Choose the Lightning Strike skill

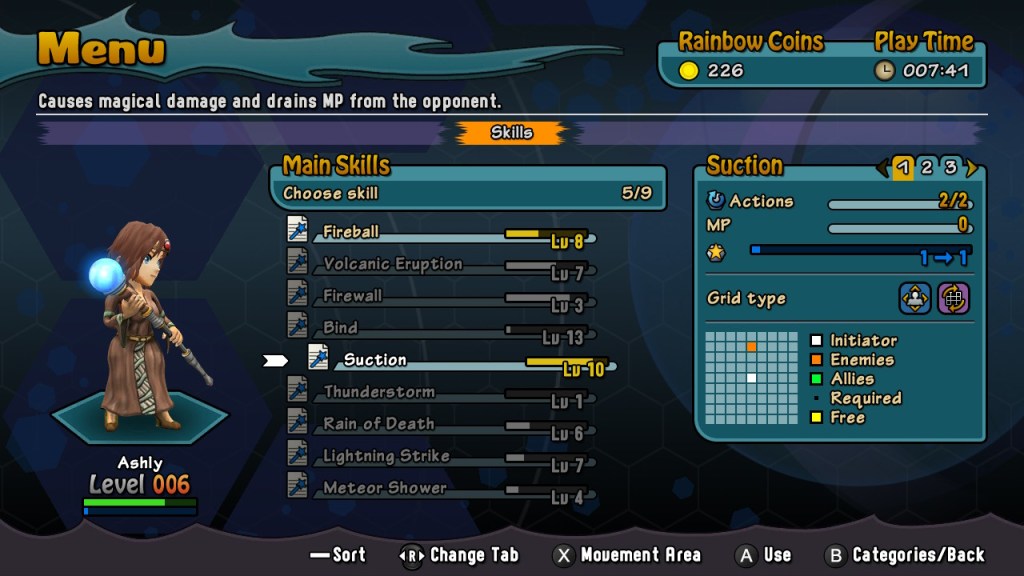[x=386, y=456]
